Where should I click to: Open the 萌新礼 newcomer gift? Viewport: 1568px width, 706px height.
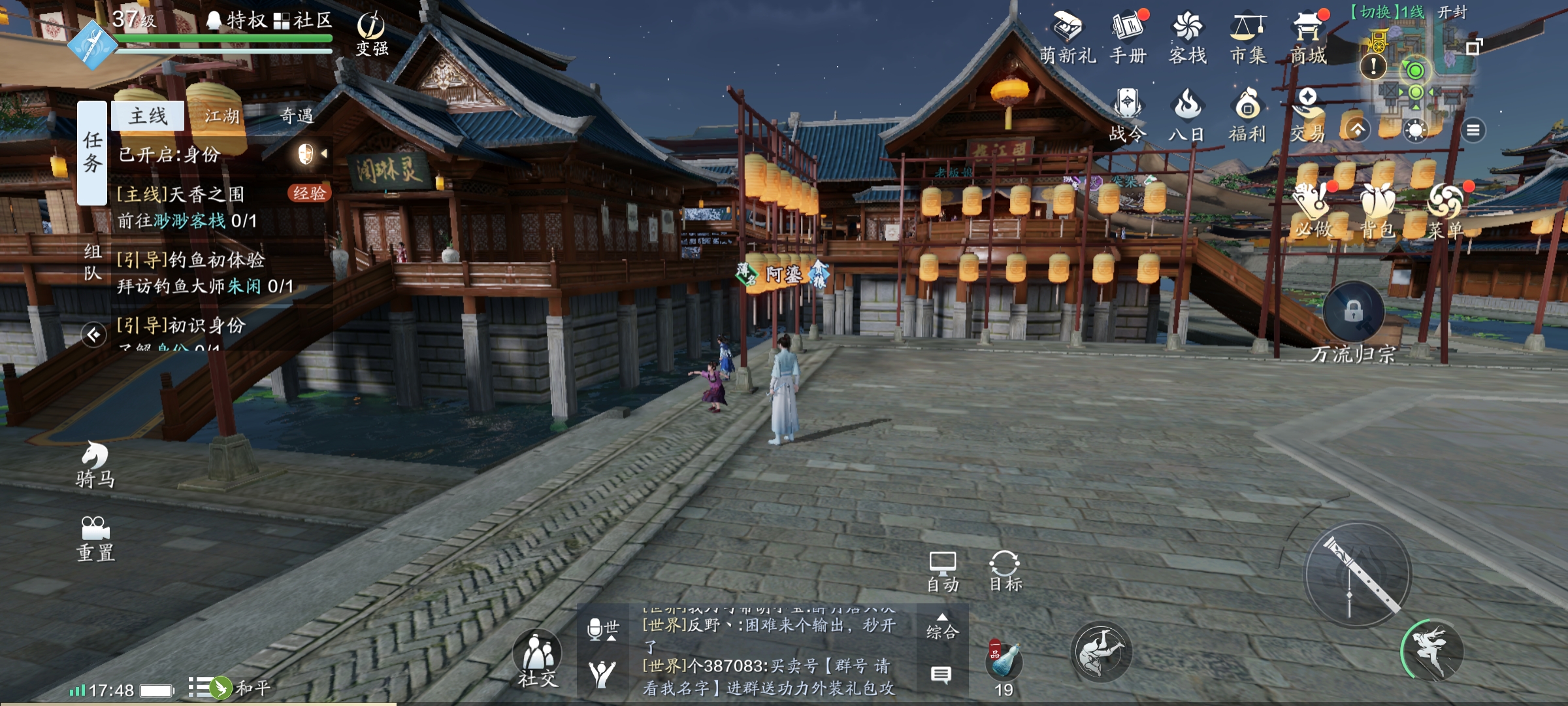tap(1068, 38)
